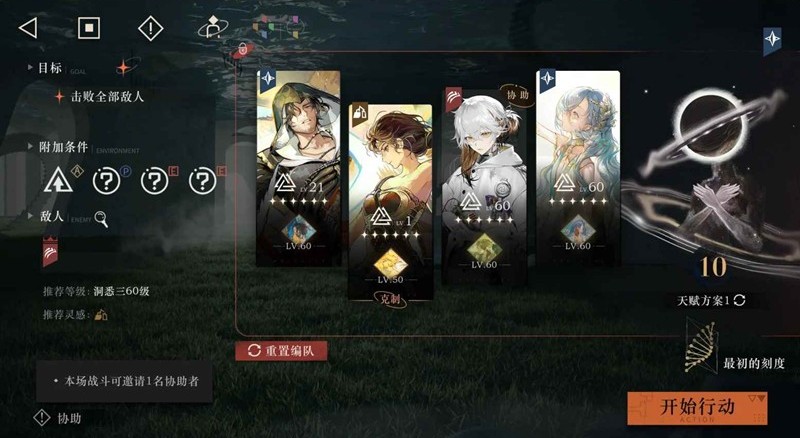Toggle the red lock icon above the team

(x=241, y=50)
